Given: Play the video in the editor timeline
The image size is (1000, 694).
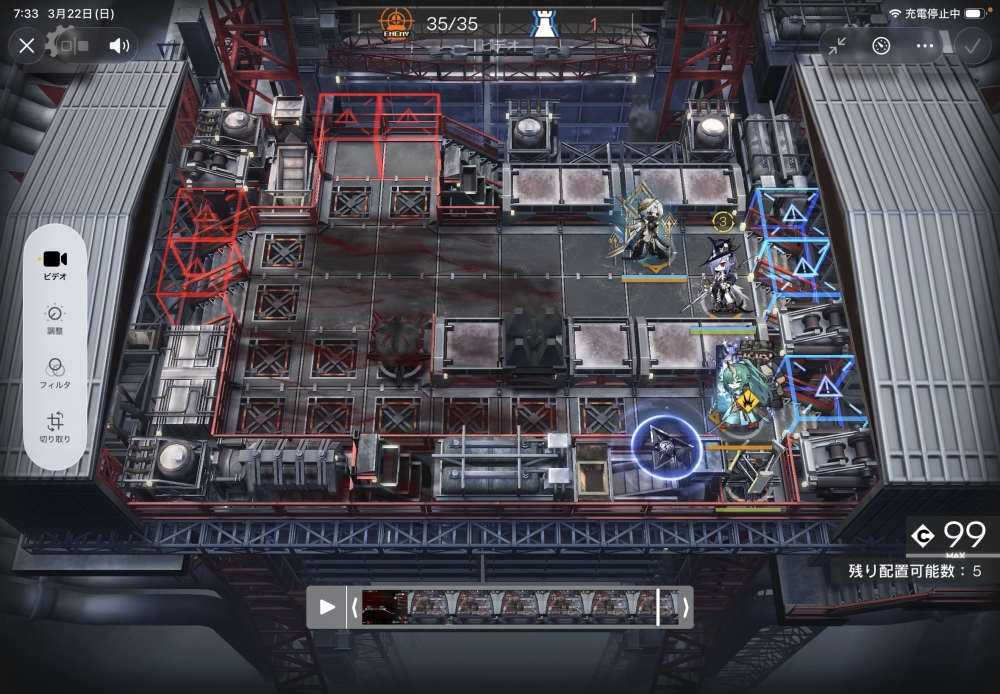Looking at the screenshot, I should [326, 607].
